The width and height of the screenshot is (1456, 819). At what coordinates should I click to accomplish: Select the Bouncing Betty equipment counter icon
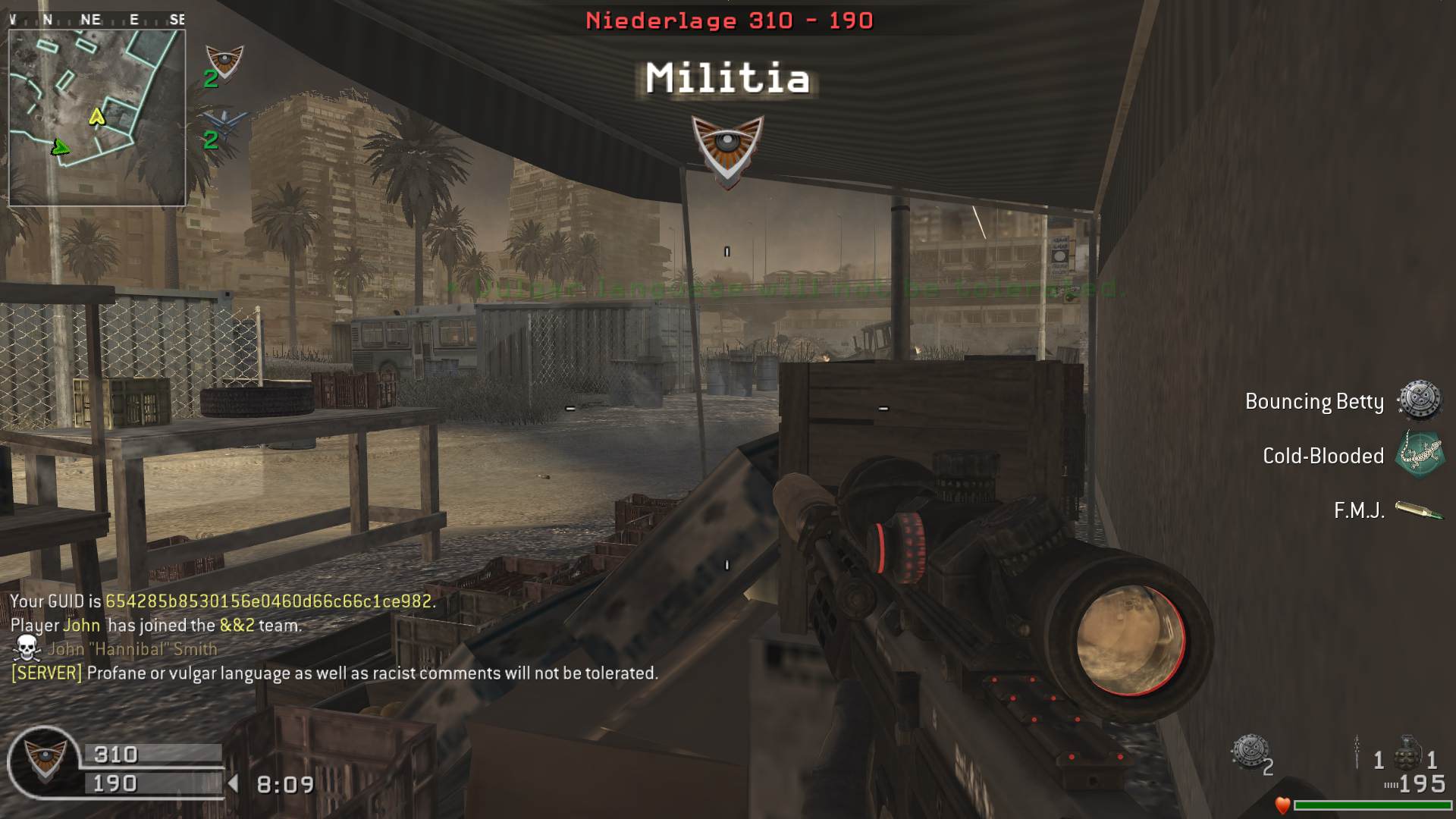click(x=1249, y=752)
